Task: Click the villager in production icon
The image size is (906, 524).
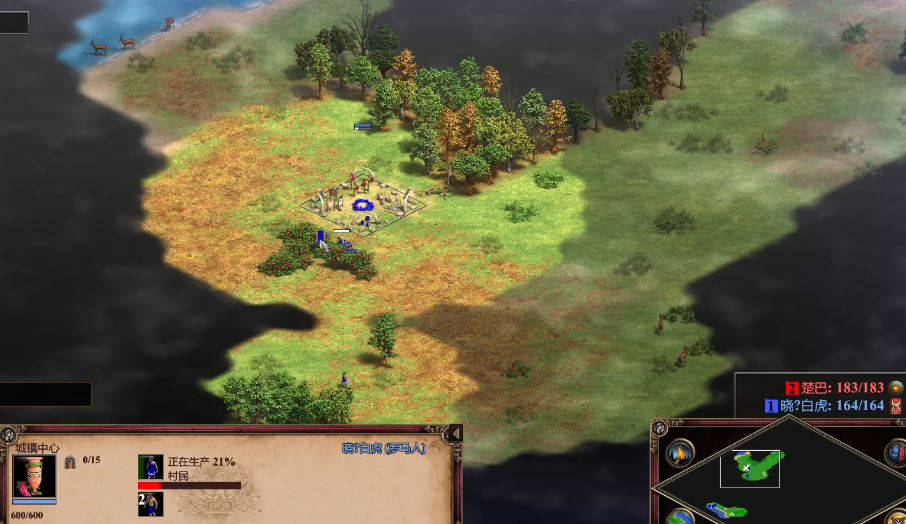Action: pos(150,467)
